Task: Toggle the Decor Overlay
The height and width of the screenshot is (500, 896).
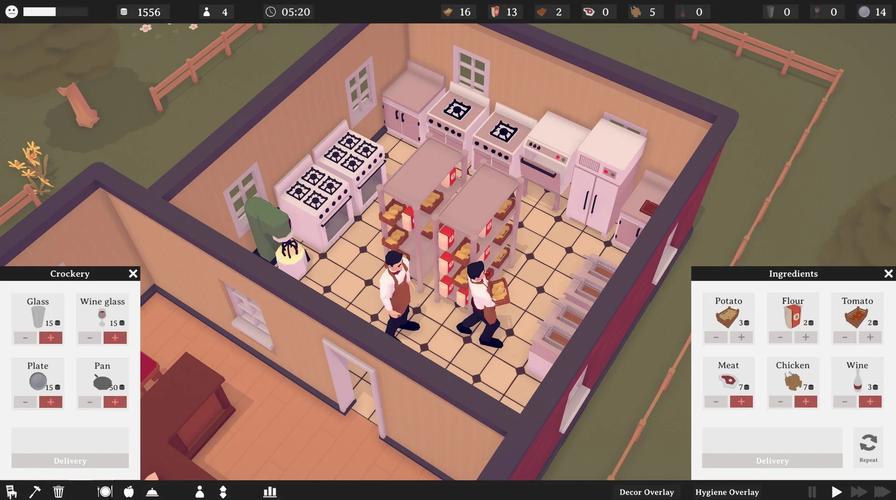Action: click(x=646, y=492)
